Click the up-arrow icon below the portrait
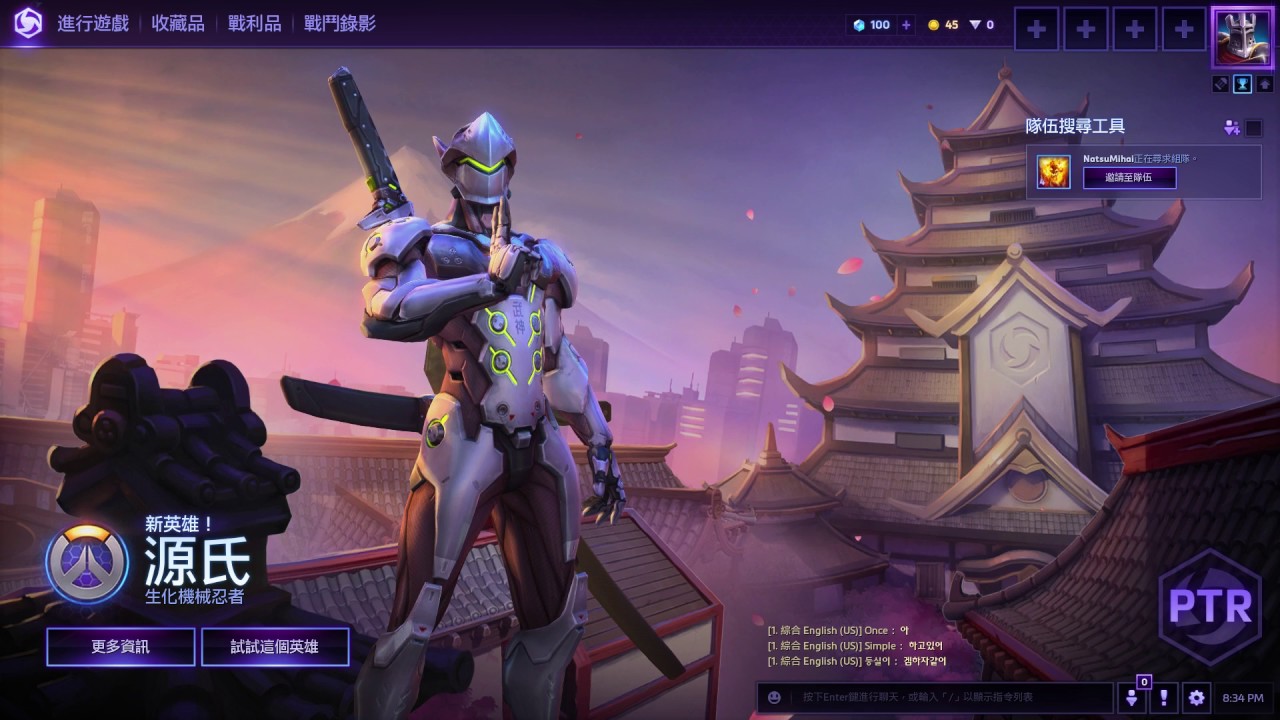 (1264, 84)
